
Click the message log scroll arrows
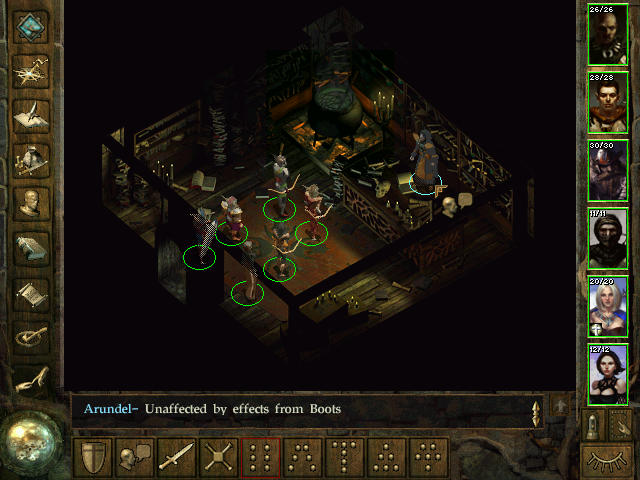[537, 410]
